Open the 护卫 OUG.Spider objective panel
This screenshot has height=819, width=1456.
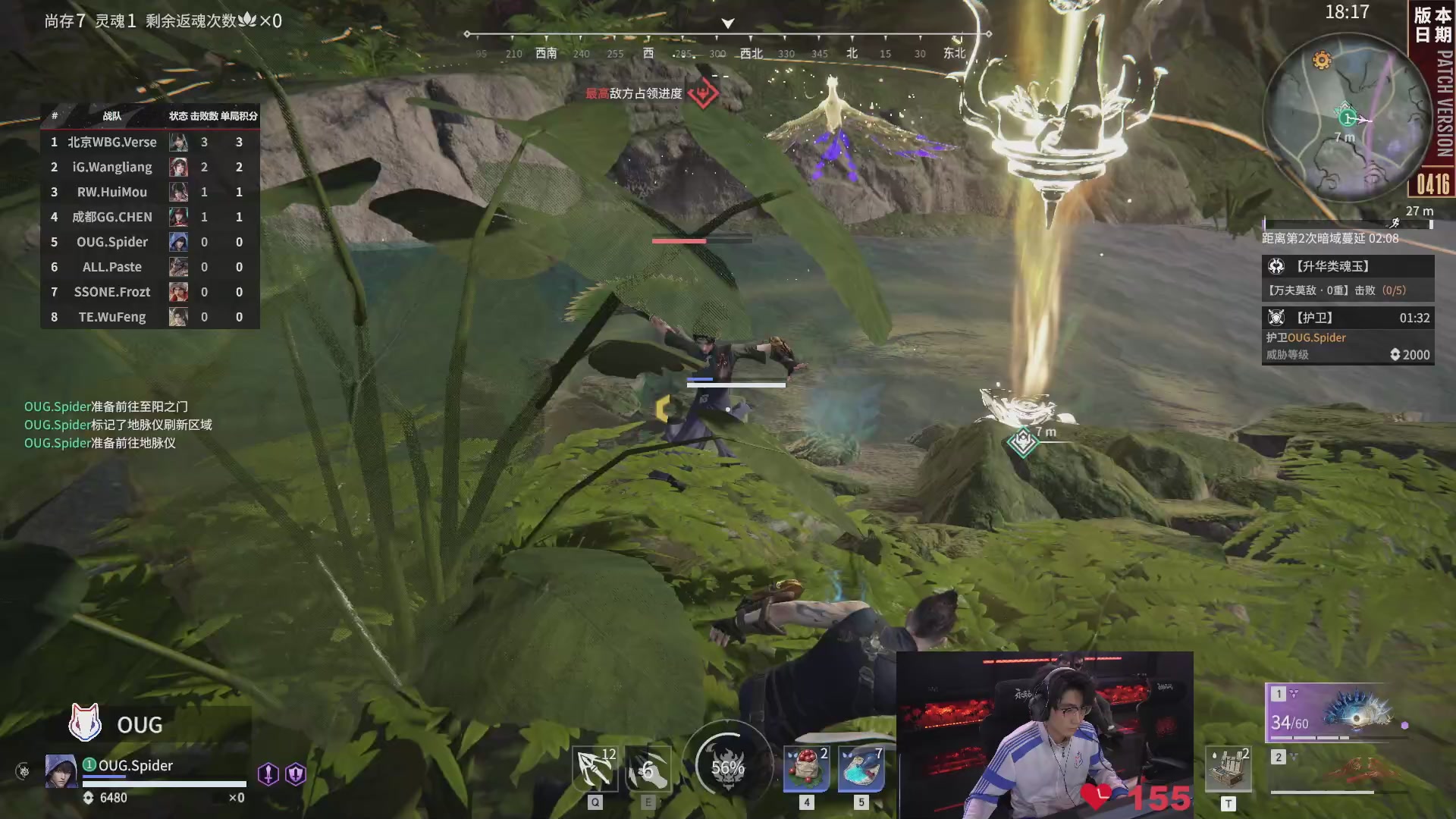coord(1348,335)
